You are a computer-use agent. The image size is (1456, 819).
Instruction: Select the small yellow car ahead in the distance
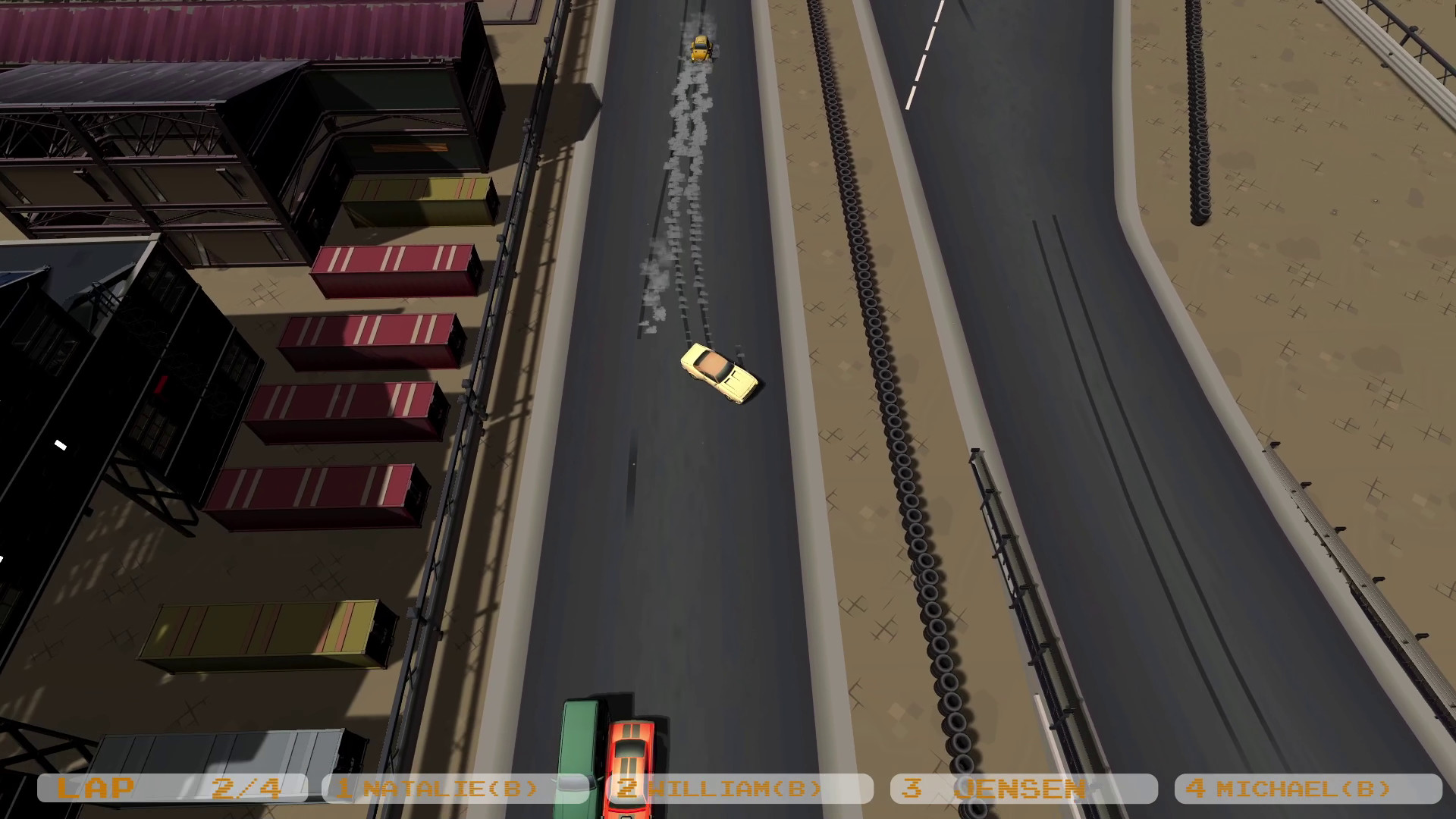(x=701, y=47)
